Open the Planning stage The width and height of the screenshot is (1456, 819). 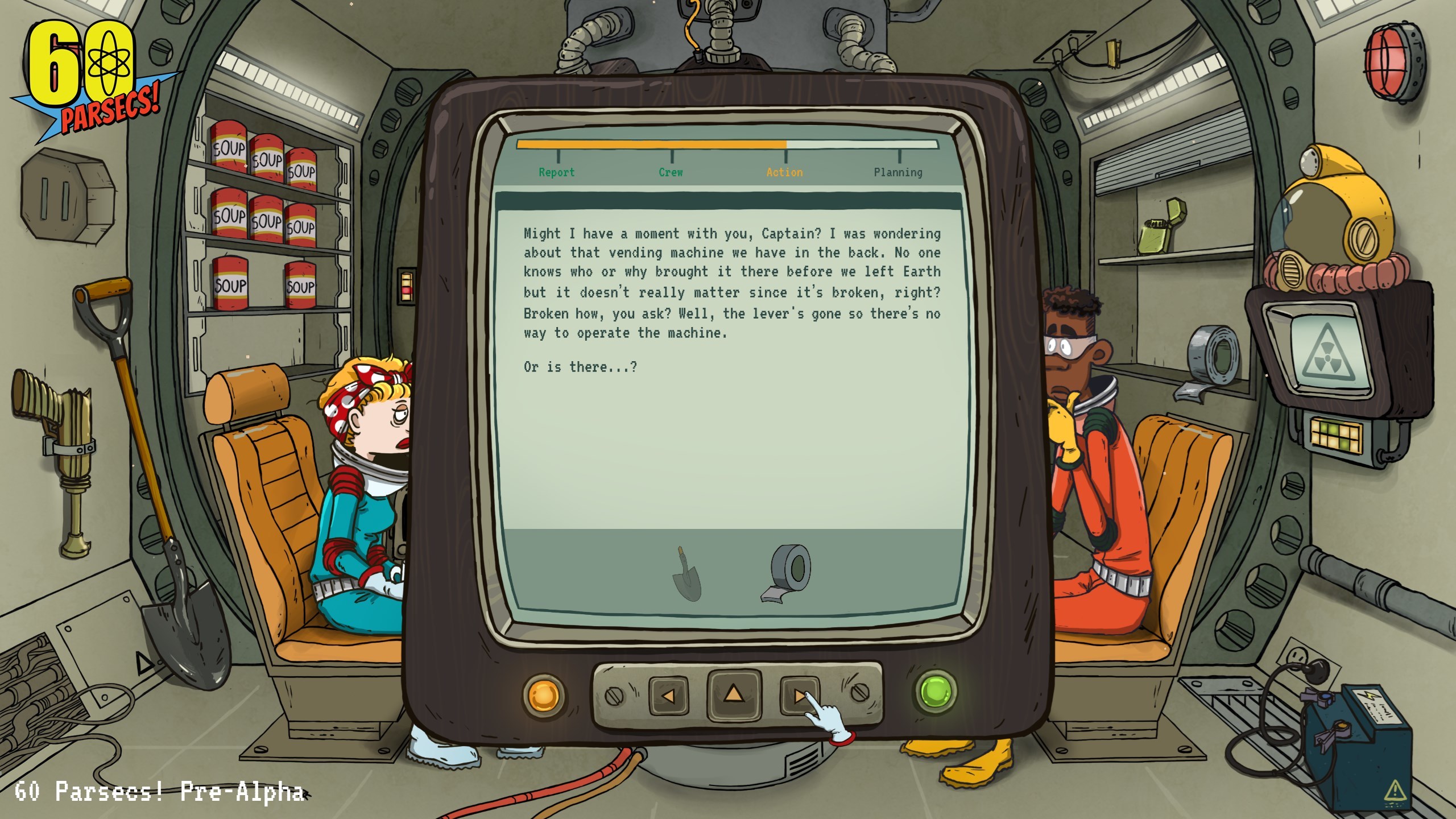click(898, 172)
